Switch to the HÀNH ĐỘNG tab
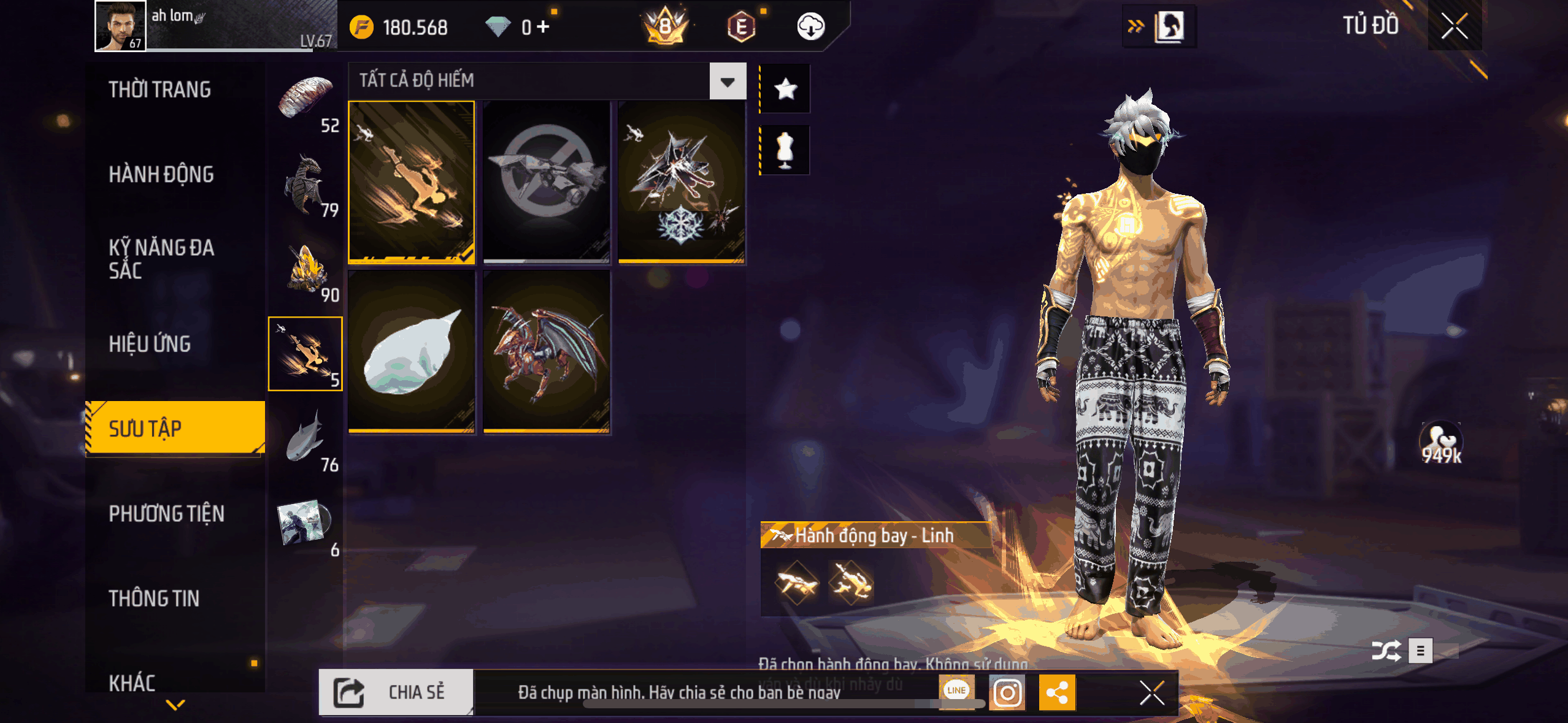Image resolution: width=1568 pixels, height=723 pixels. tap(161, 175)
